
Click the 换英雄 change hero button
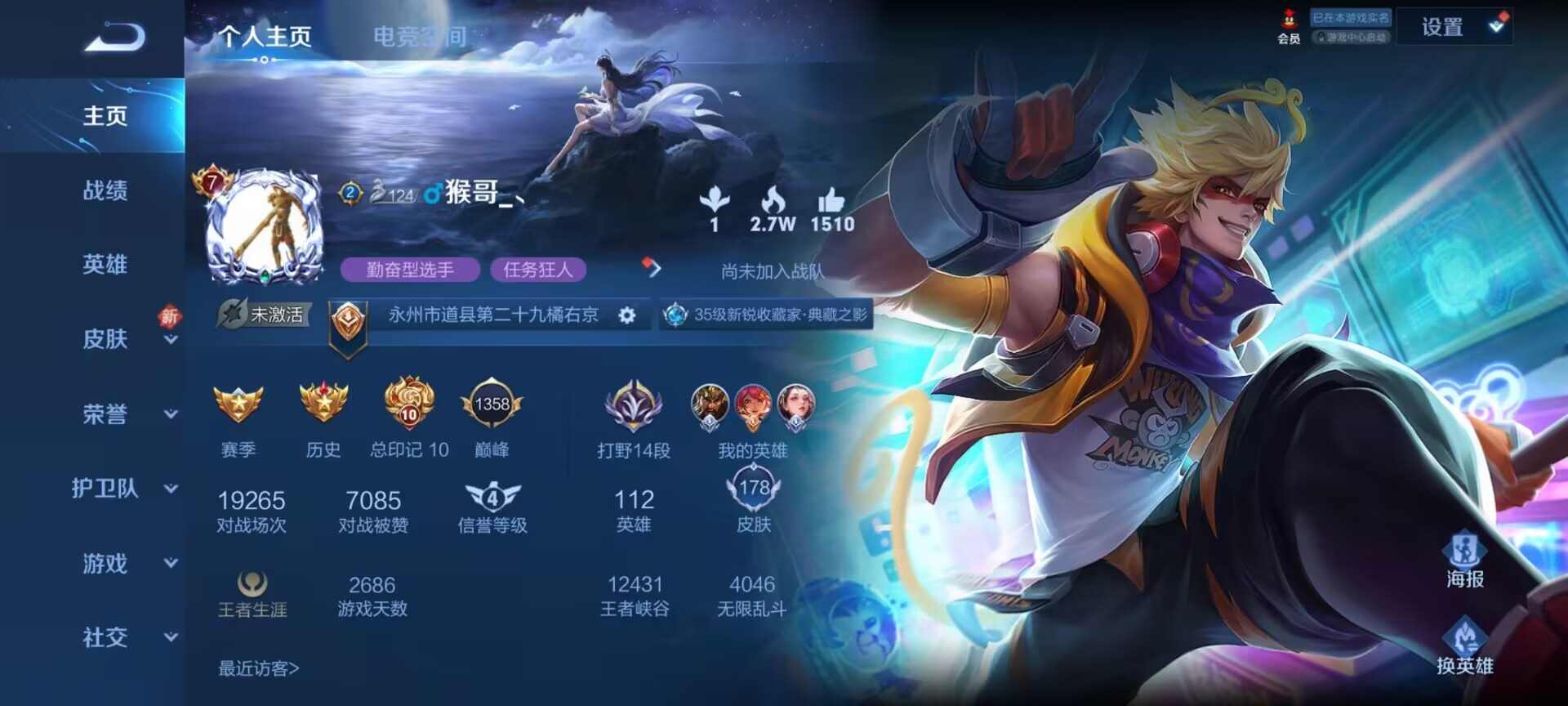click(1464, 646)
